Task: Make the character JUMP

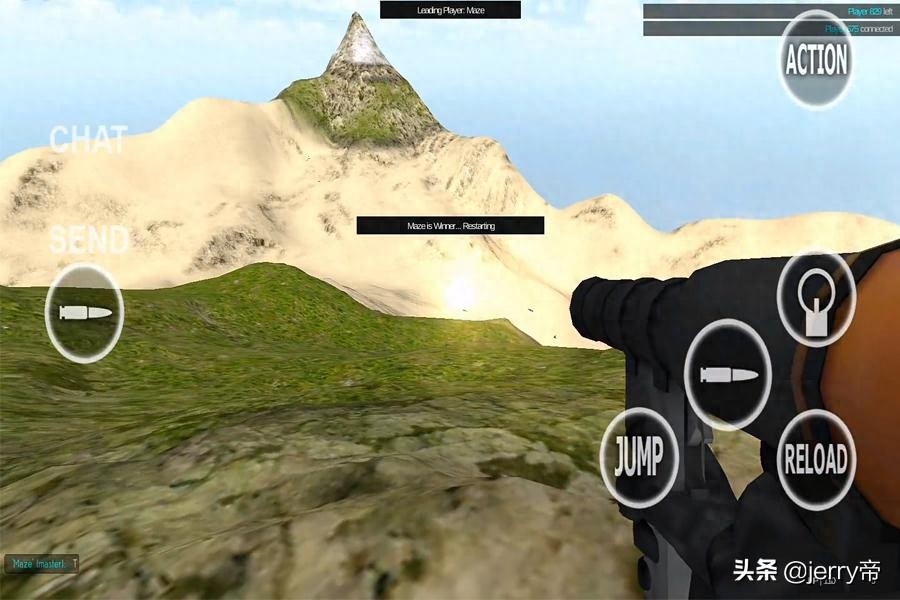Action: point(638,459)
